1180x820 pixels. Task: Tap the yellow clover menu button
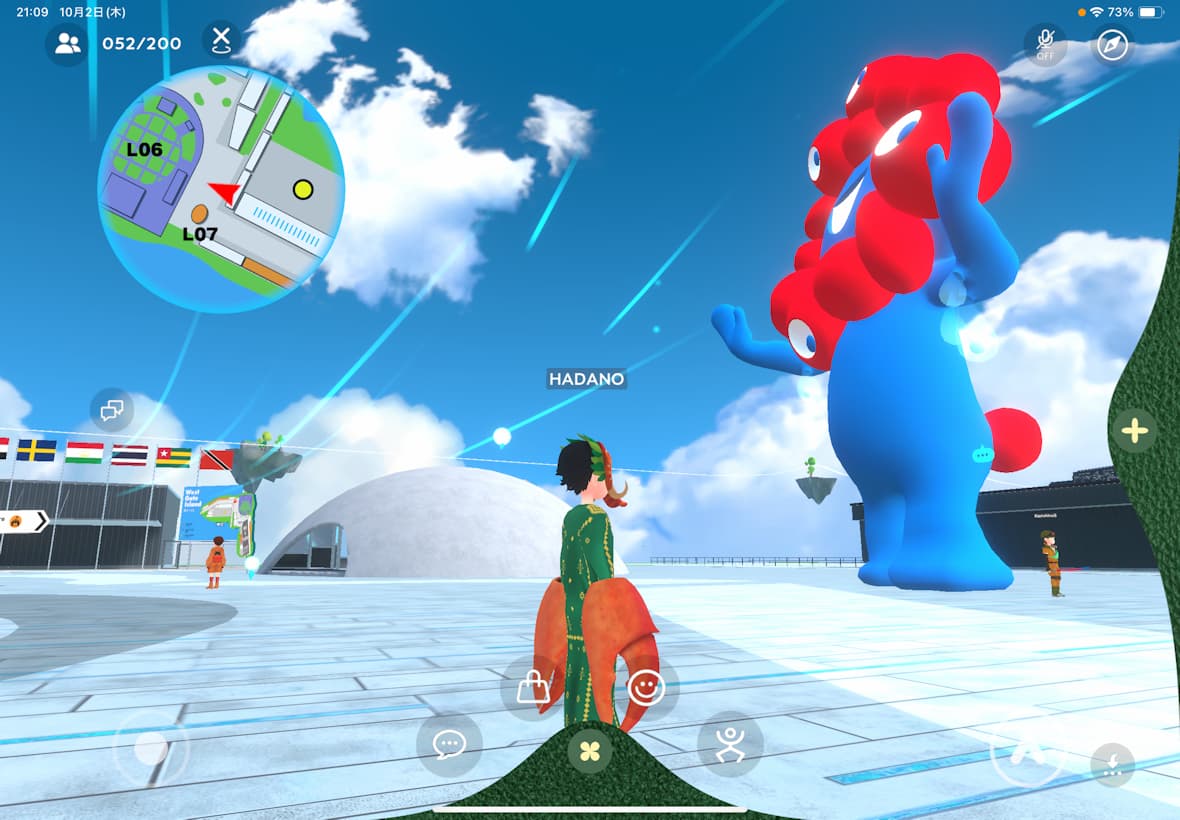coord(590,749)
